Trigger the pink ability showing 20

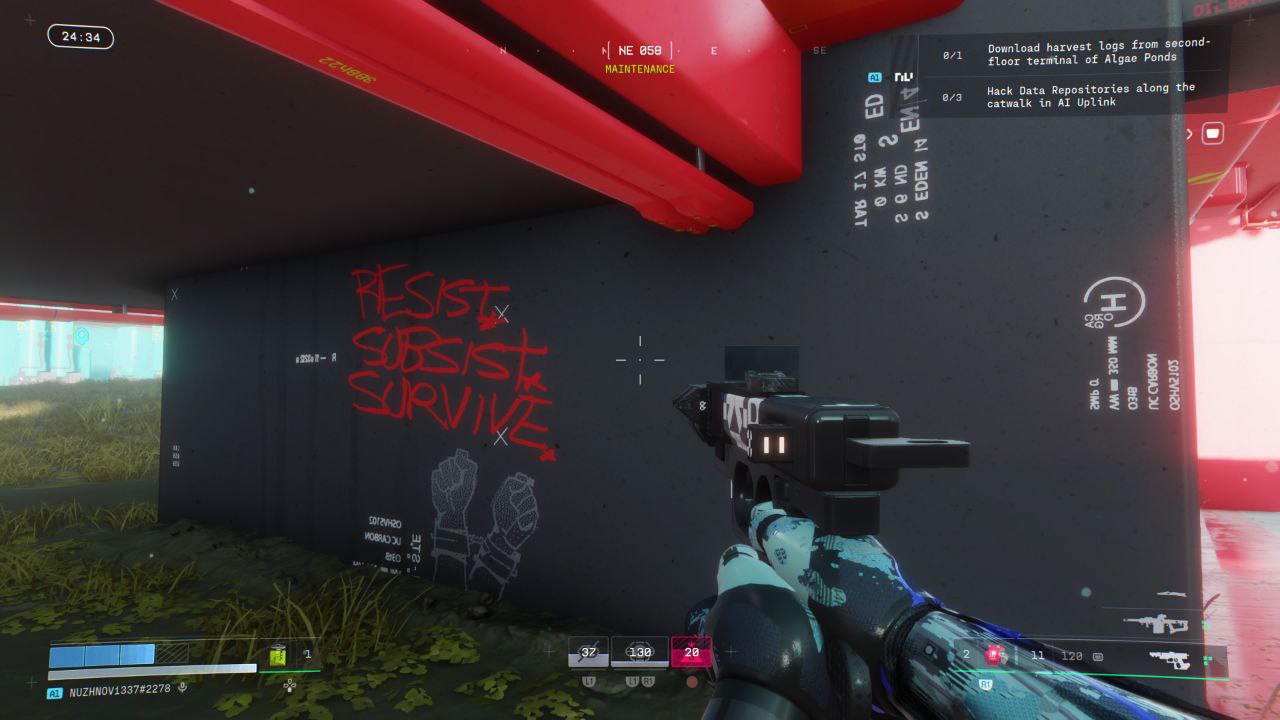[x=691, y=652]
